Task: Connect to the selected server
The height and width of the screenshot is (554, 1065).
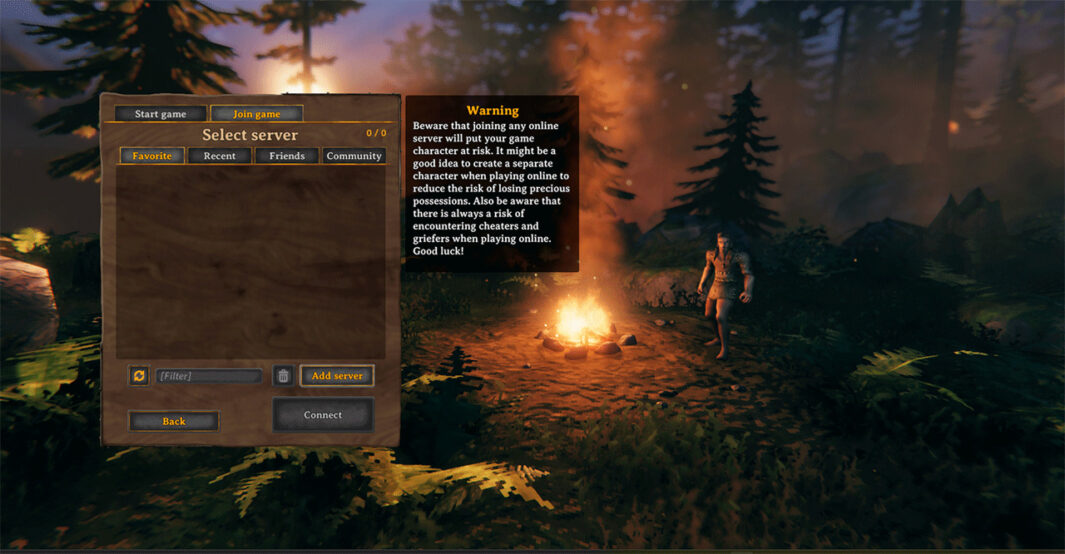Action: pyautogui.click(x=323, y=415)
